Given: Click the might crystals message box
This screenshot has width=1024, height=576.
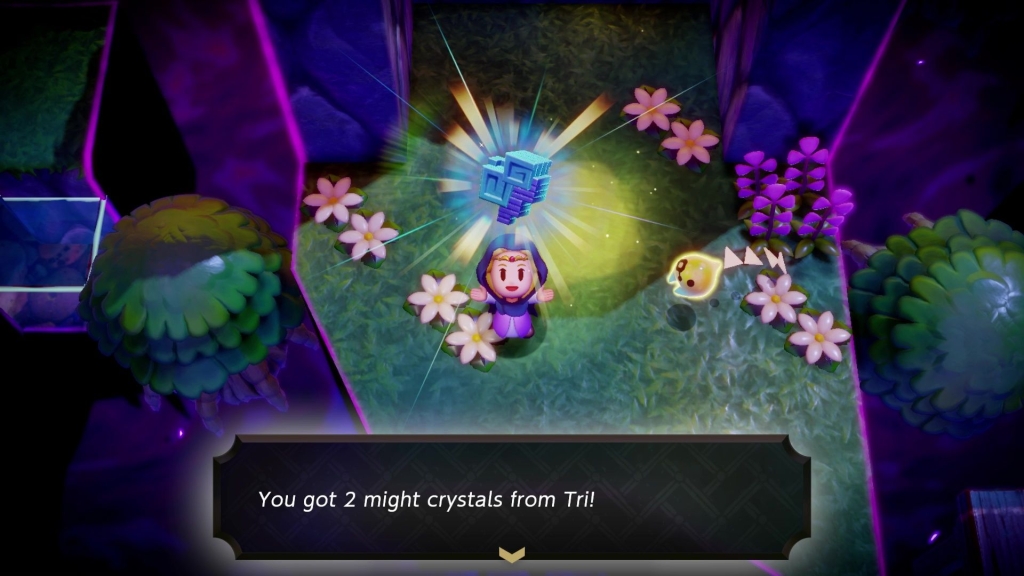Looking at the screenshot, I should [512, 497].
